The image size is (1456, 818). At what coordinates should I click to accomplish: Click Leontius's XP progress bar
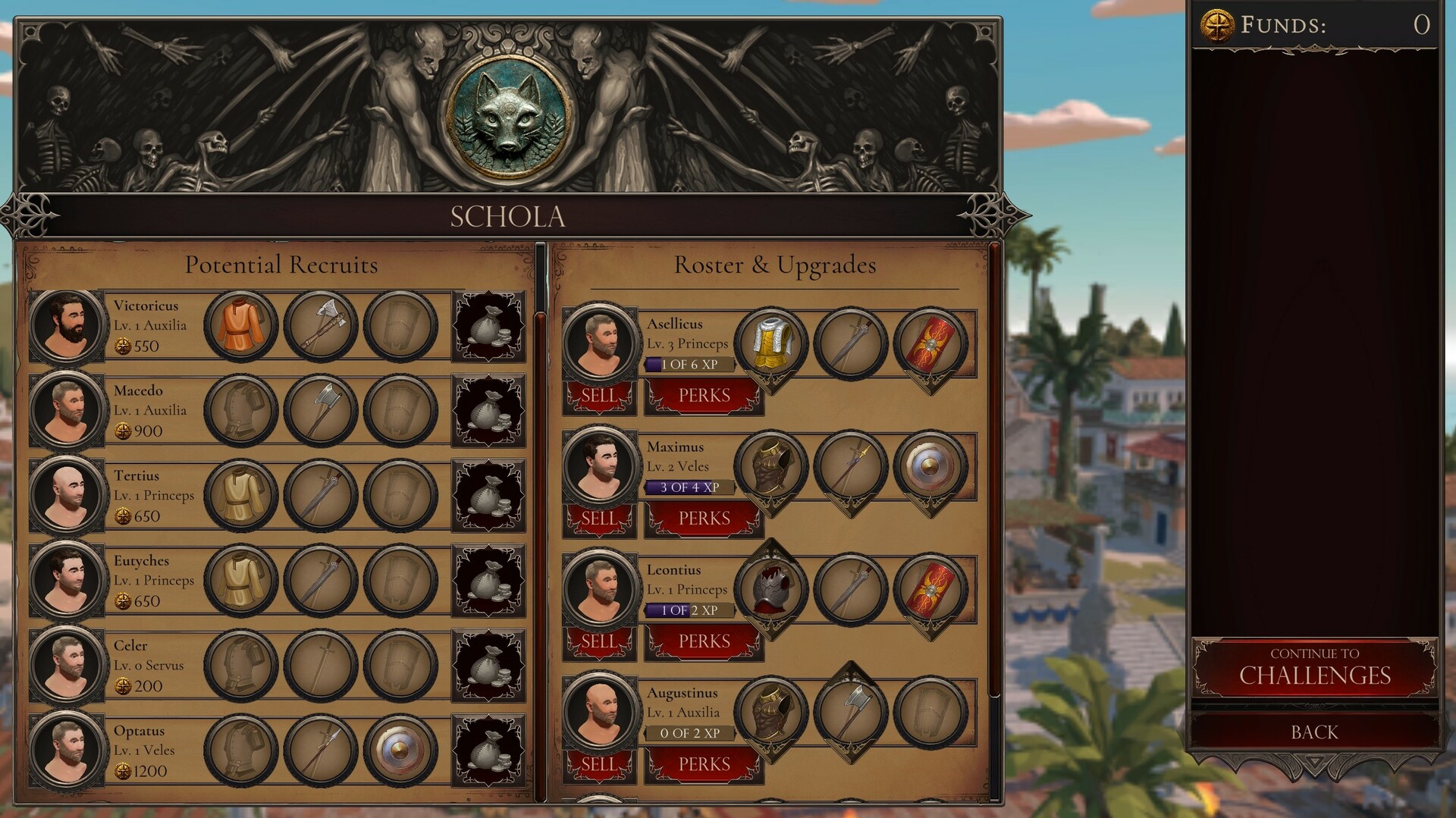[x=689, y=610]
